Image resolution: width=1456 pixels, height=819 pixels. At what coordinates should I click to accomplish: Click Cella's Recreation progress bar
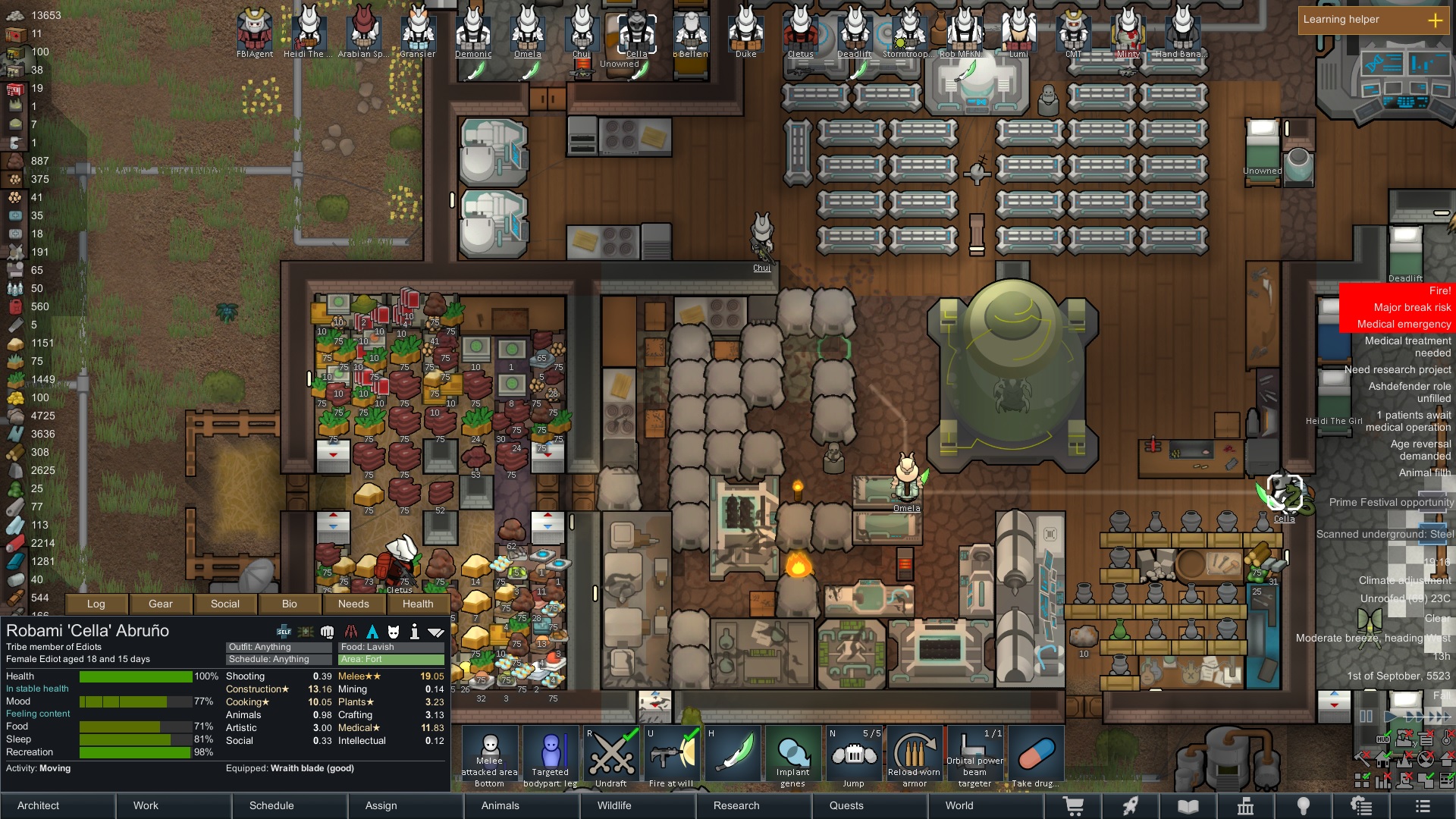point(136,752)
